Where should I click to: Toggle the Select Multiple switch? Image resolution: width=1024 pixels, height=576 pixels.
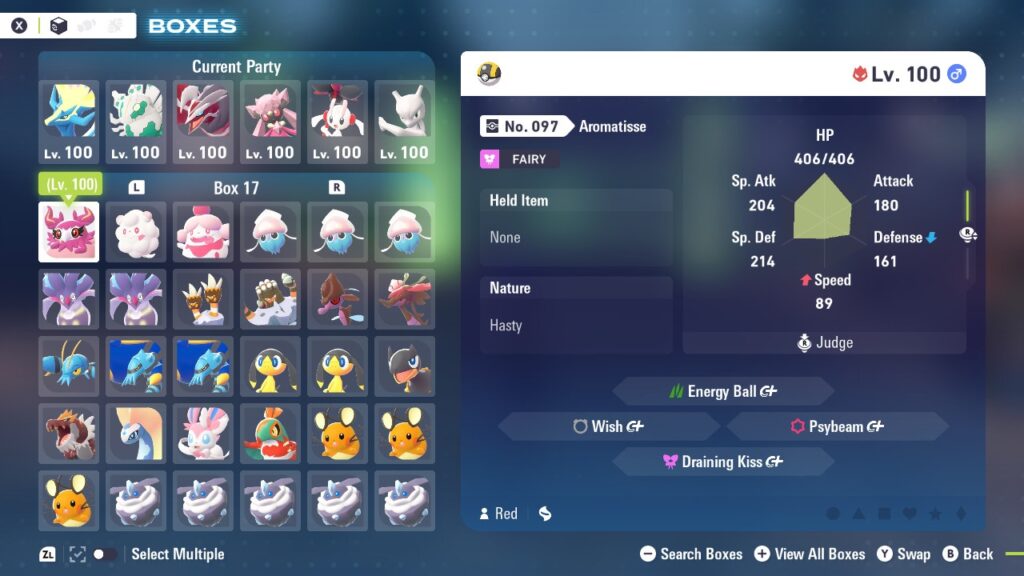[103, 554]
